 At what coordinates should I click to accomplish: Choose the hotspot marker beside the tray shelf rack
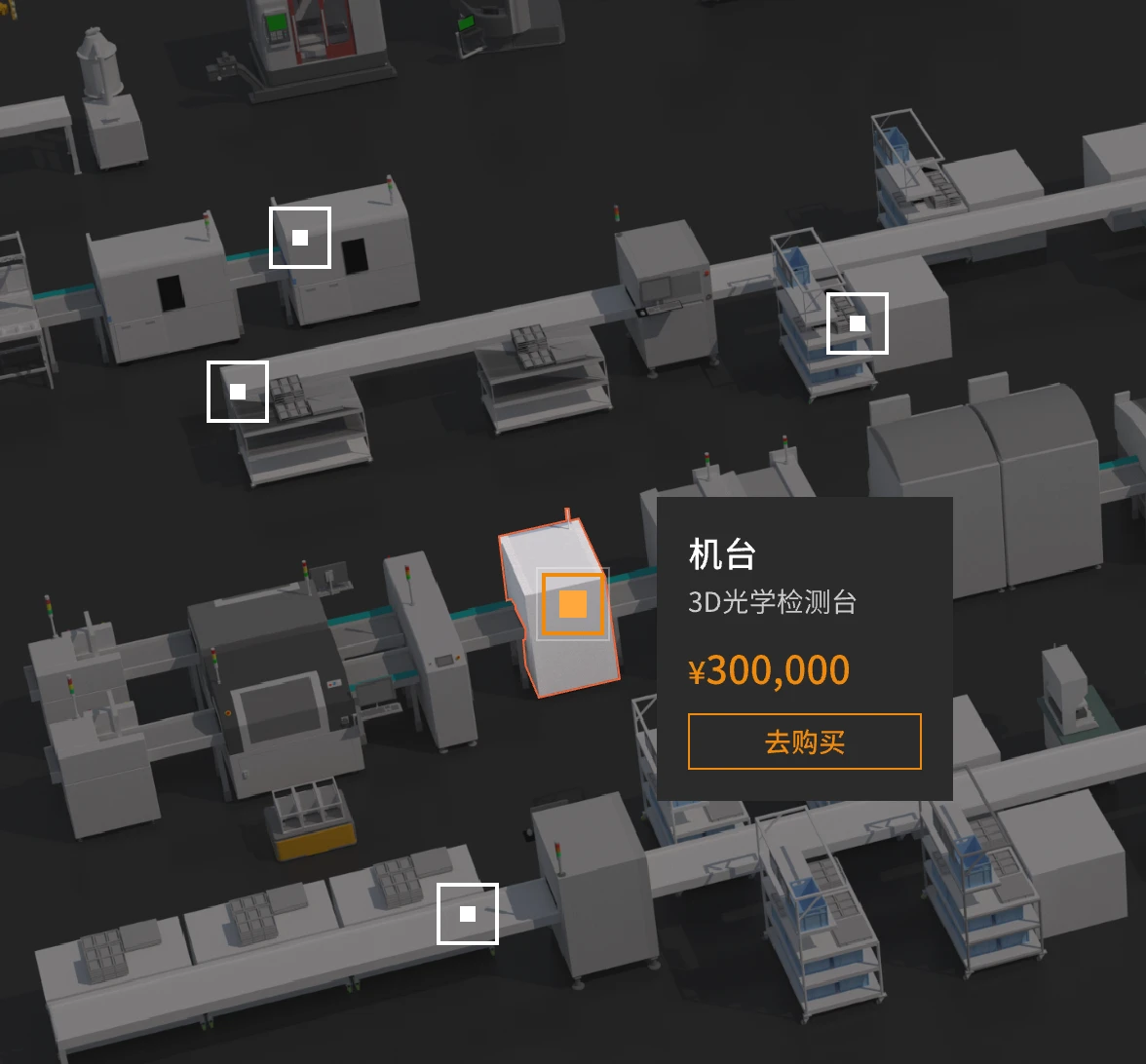238,392
